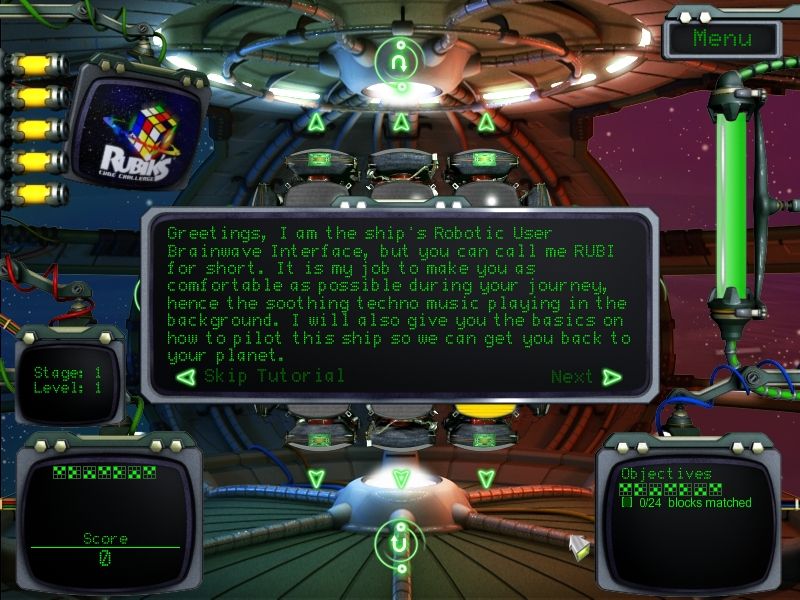Continue with the Next button
Viewport: 800px width, 600px height.
click(x=585, y=377)
